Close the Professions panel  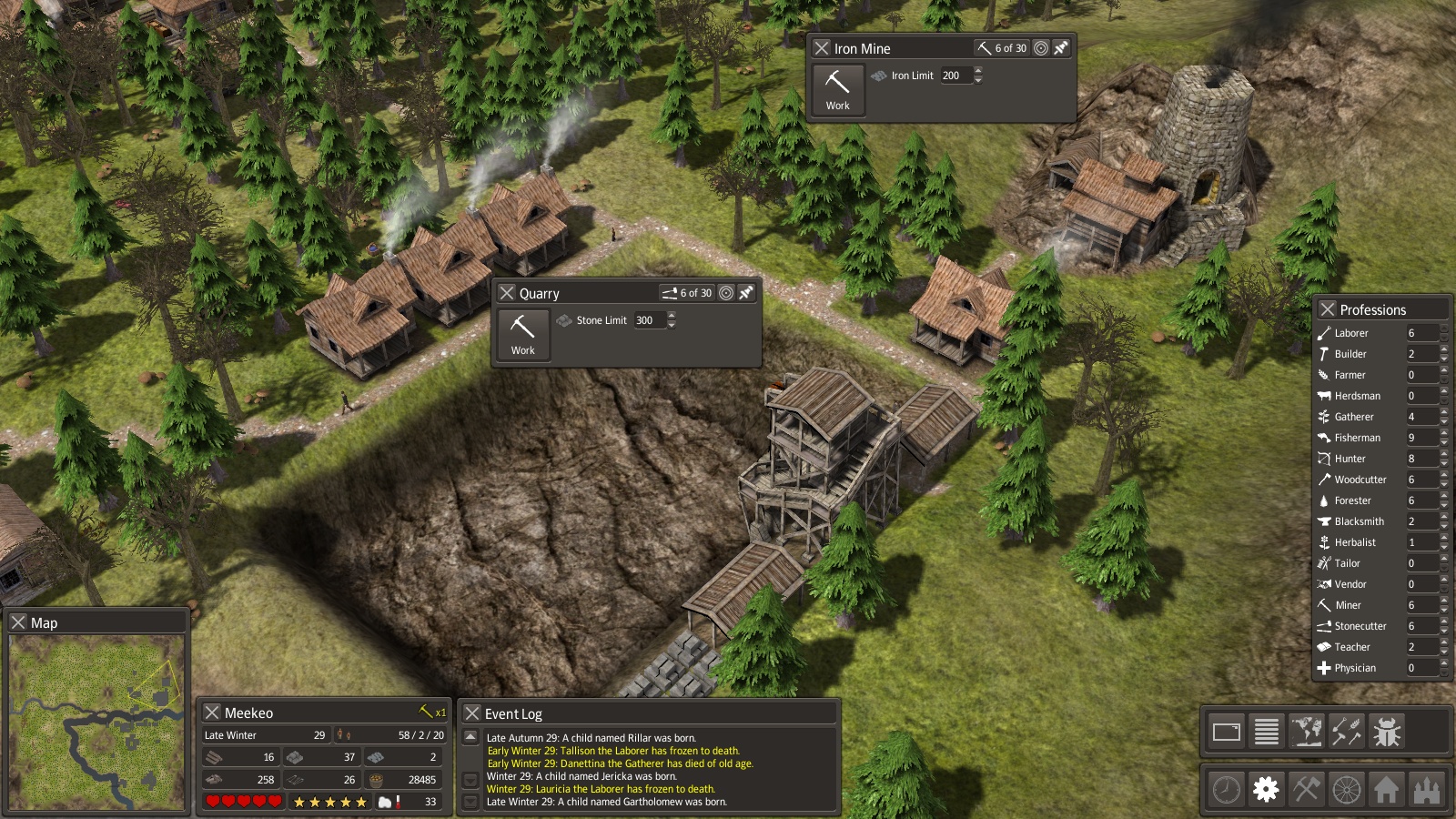pos(1328,309)
